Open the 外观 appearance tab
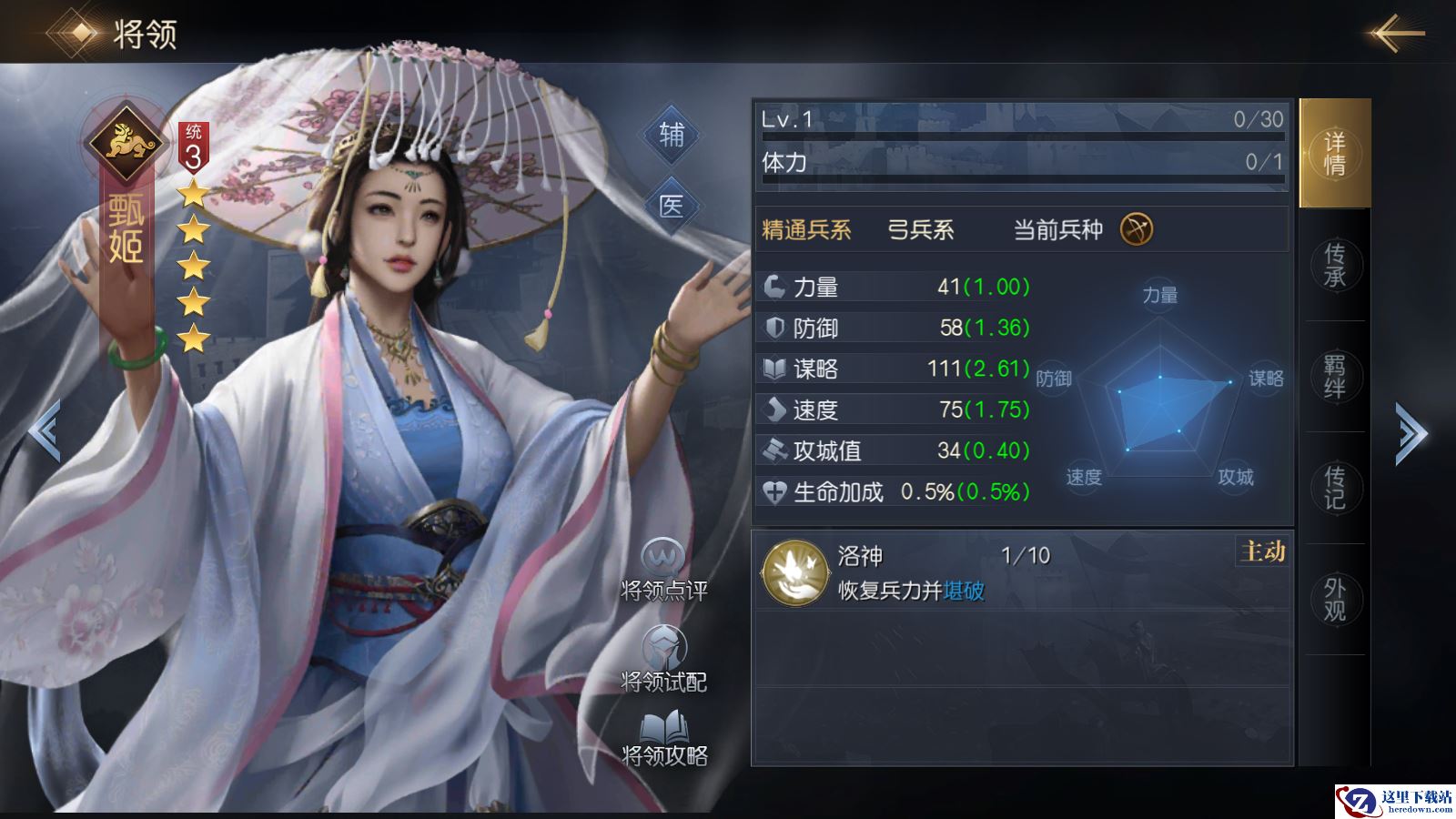This screenshot has height=819, width=1456. tap(1334, 599)
